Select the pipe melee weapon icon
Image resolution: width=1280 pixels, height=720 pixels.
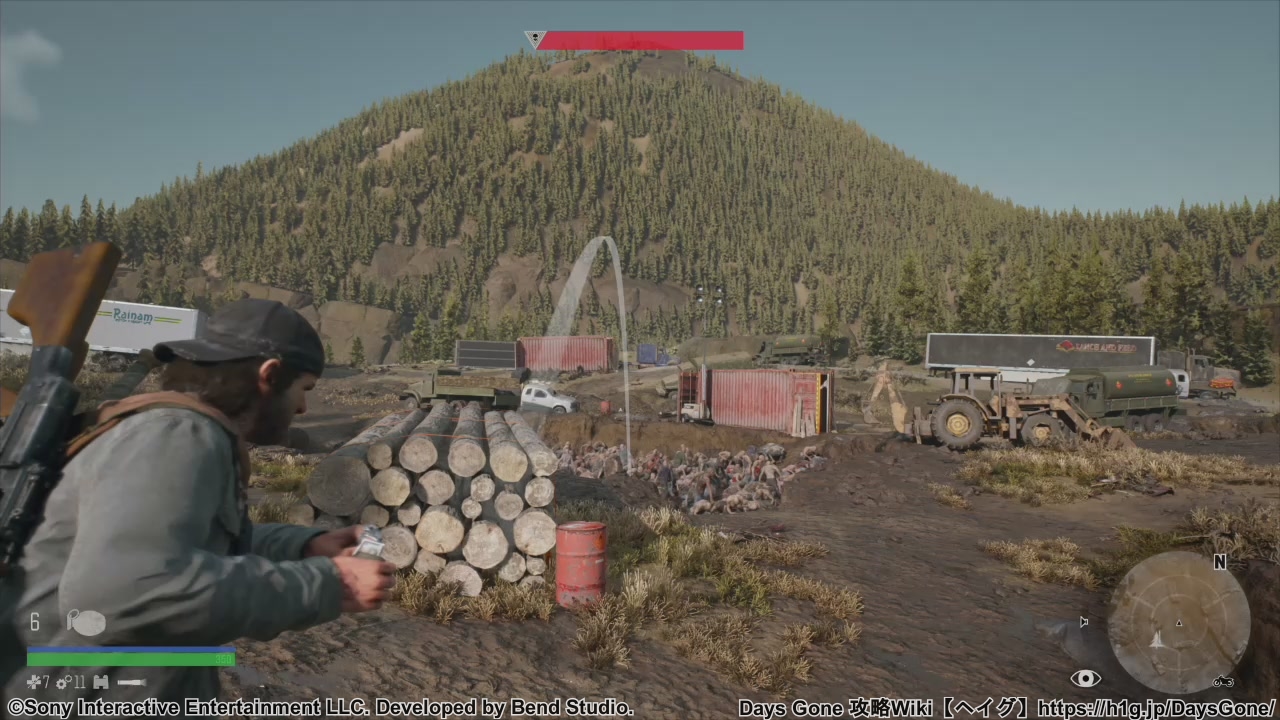(x=131, y=683)
